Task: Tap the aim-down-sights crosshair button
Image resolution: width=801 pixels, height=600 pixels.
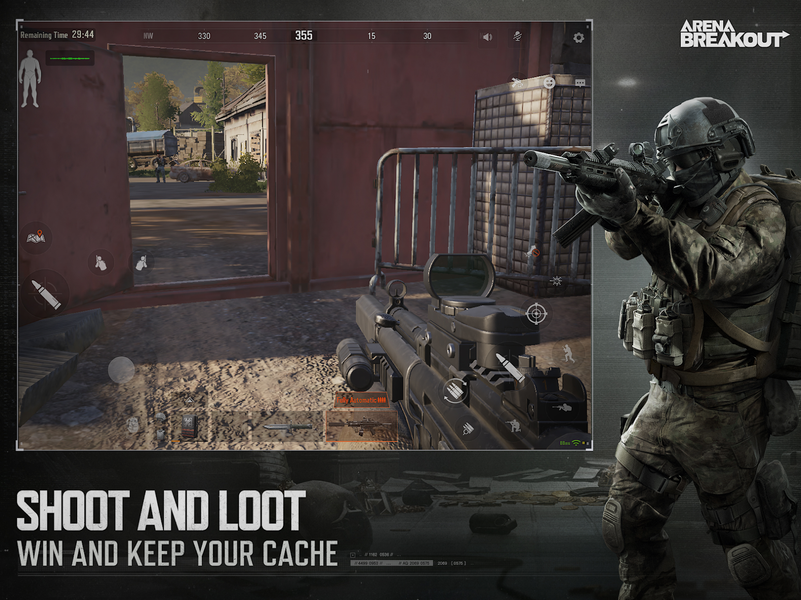Action: (537, 314)
